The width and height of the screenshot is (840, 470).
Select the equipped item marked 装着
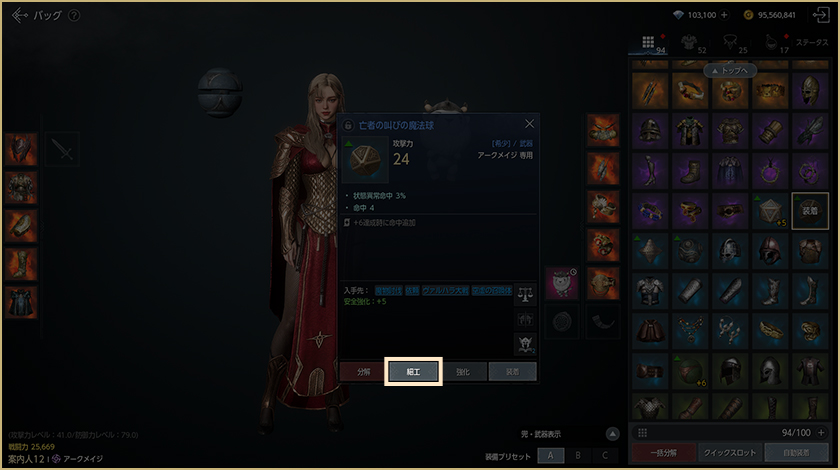point(810,211)
